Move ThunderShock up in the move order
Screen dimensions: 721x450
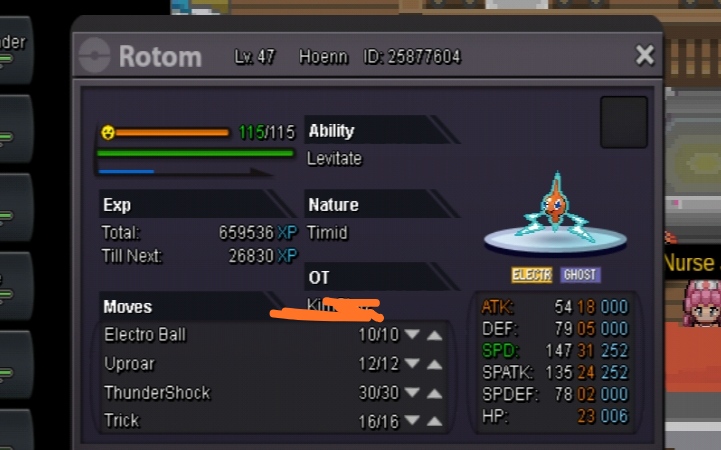(x=434, y=393)
